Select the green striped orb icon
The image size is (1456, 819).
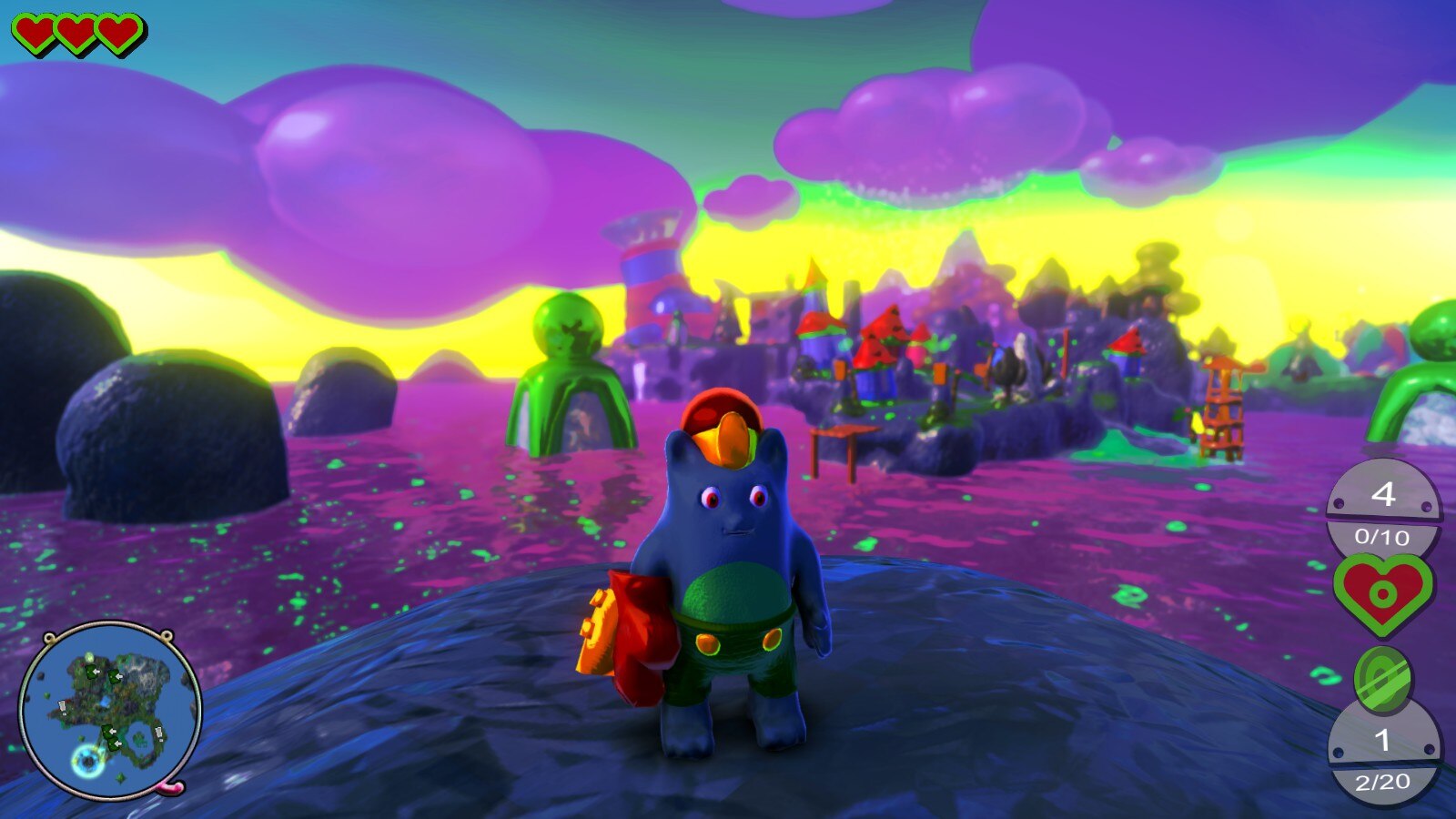pyautogui.click(x=1382, y=679)
